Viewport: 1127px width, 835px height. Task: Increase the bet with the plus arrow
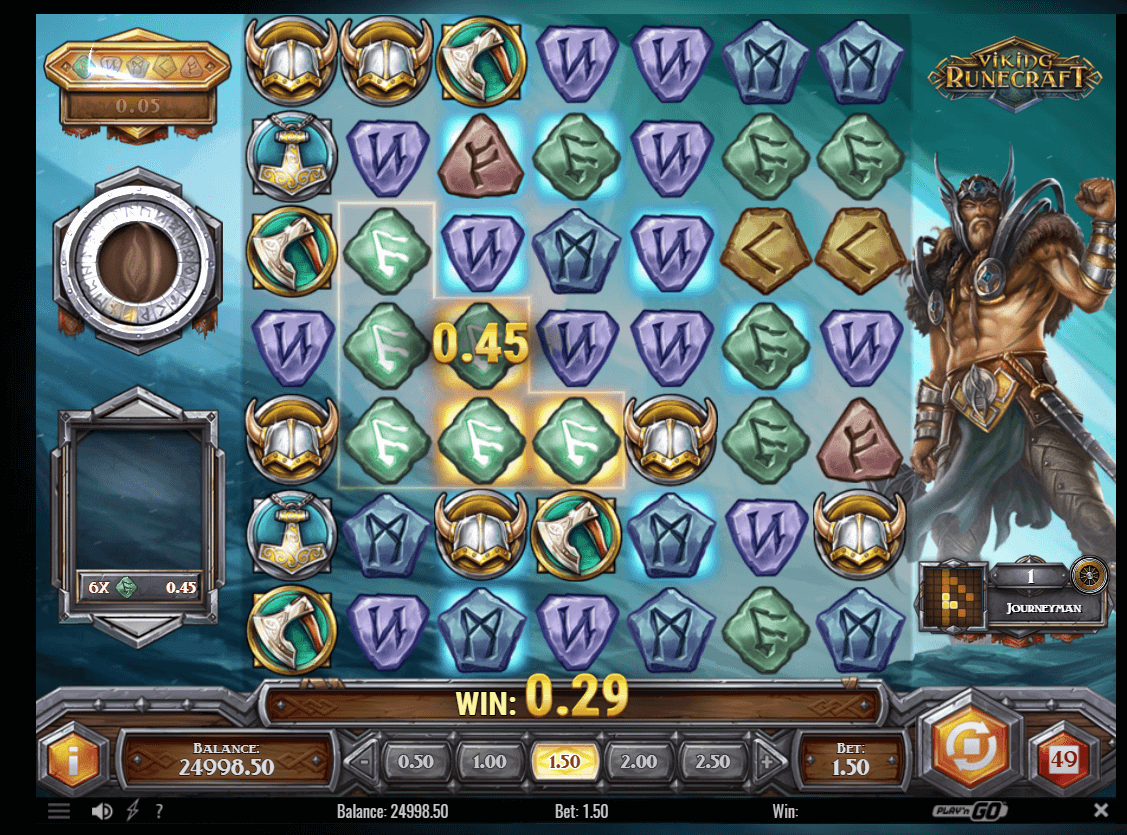coord(768,762)
